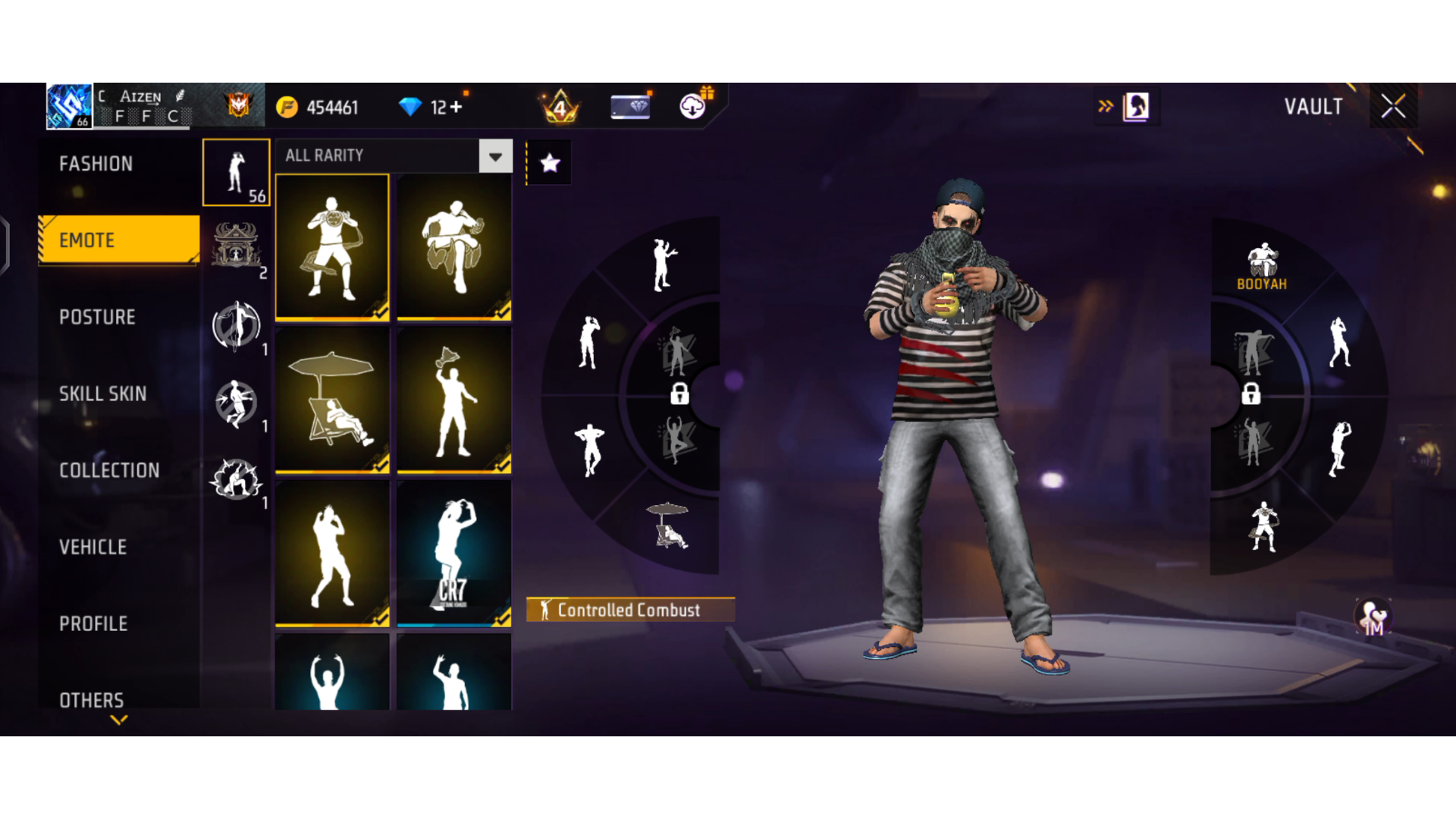Toggle the star favorites filter
Image resolution: width=1456 pixels, height=819 pixels.
pos(550,163)
